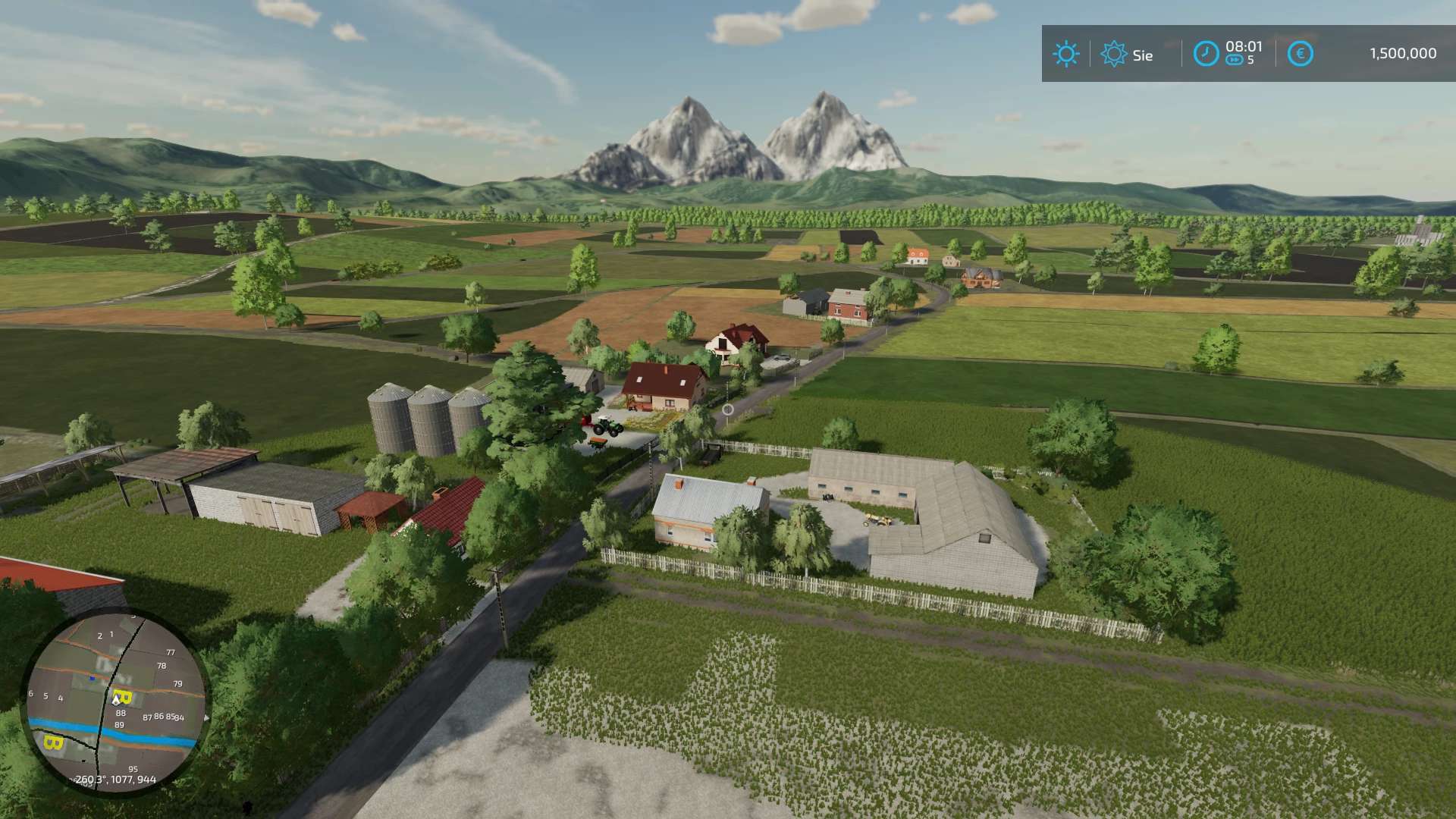This screenshot has height=819, width=1456.
Task: Select the season icon labeled Sie
Action: point(1114,54)
